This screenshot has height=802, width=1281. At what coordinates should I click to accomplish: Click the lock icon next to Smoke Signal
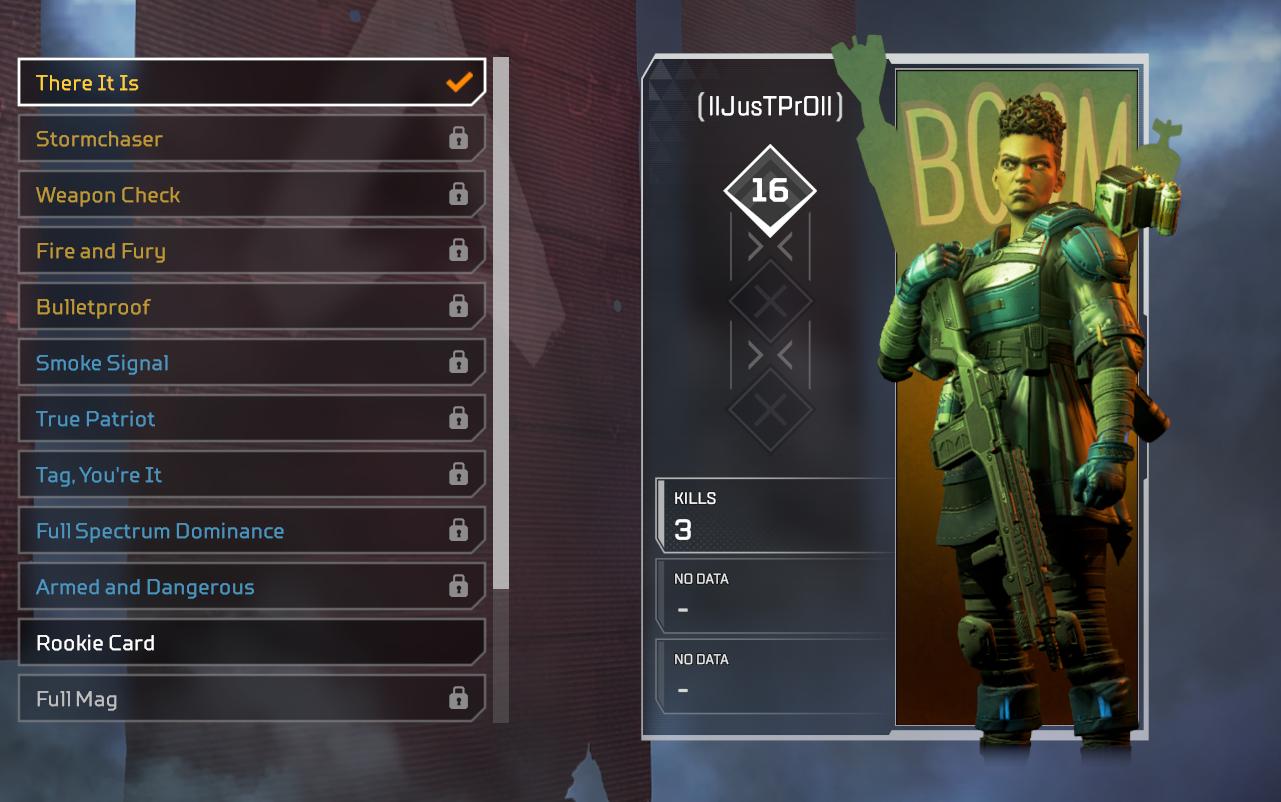click(x=458, y=363)
